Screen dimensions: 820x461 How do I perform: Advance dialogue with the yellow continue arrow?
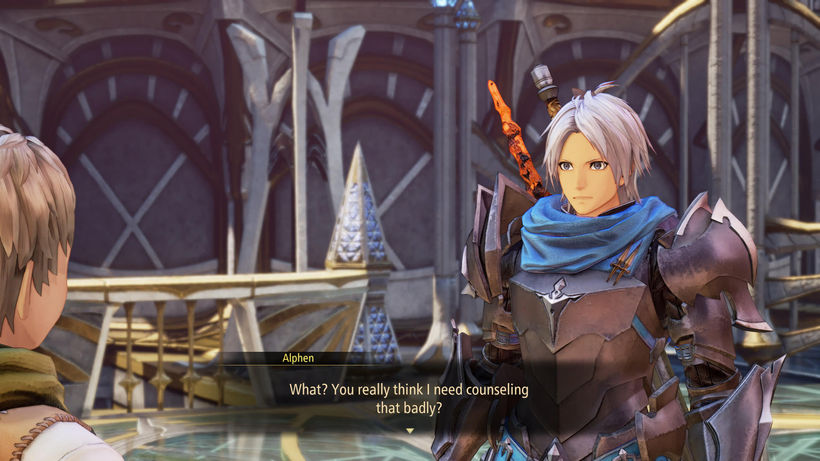(x=409, y=430)
